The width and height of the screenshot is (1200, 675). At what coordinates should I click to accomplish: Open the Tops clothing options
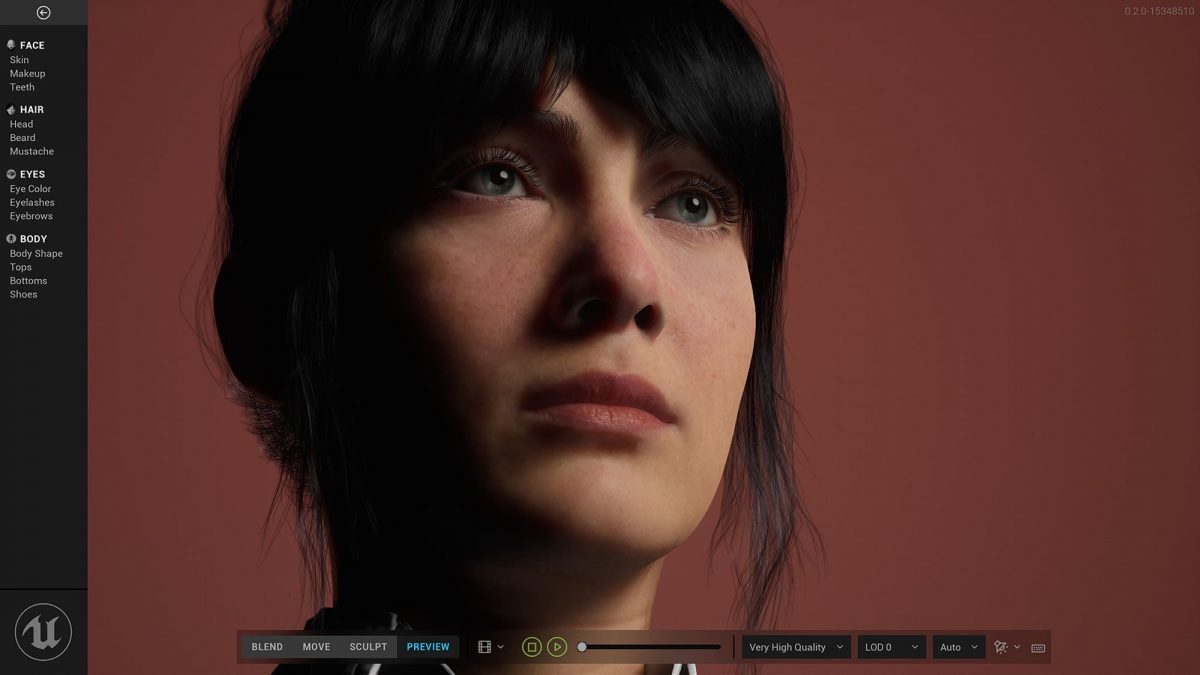[21, 267]
